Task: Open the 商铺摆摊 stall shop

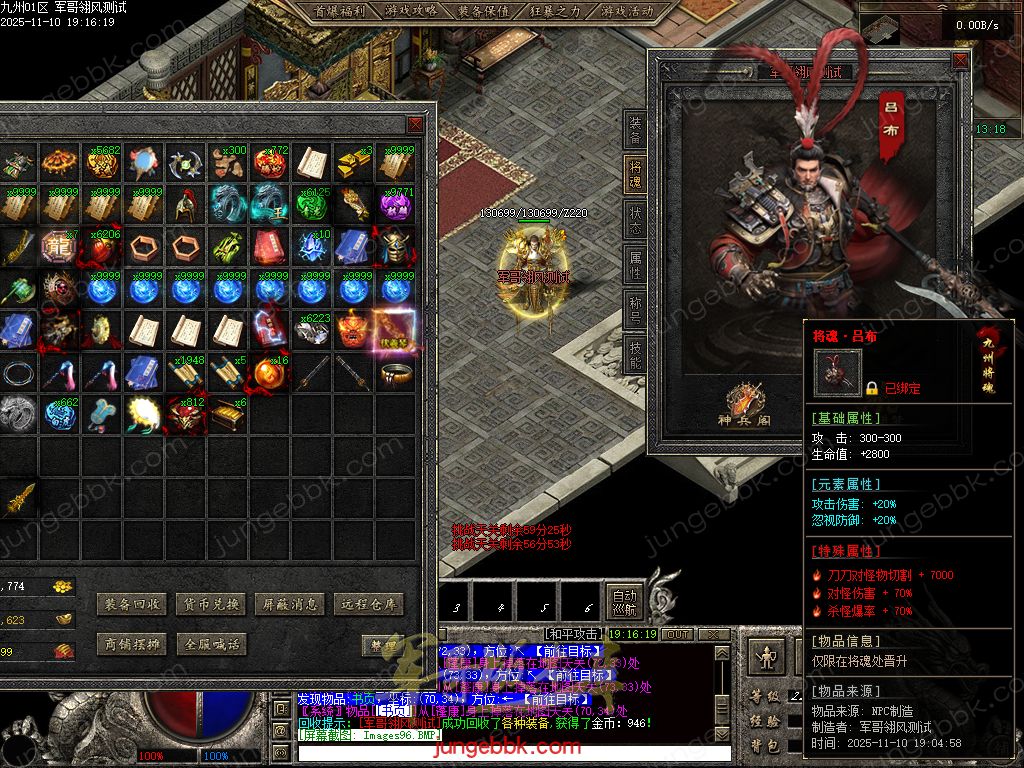Action: pos(131,645)
